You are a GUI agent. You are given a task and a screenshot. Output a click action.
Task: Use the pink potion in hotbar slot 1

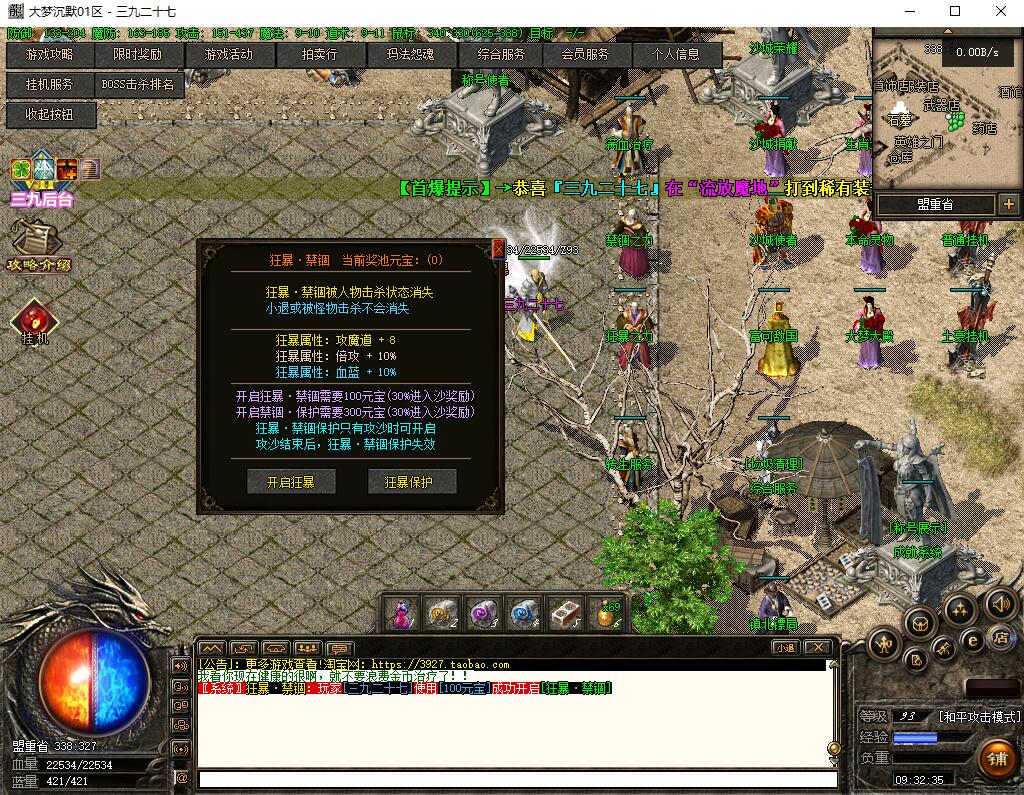pos(402,613)
